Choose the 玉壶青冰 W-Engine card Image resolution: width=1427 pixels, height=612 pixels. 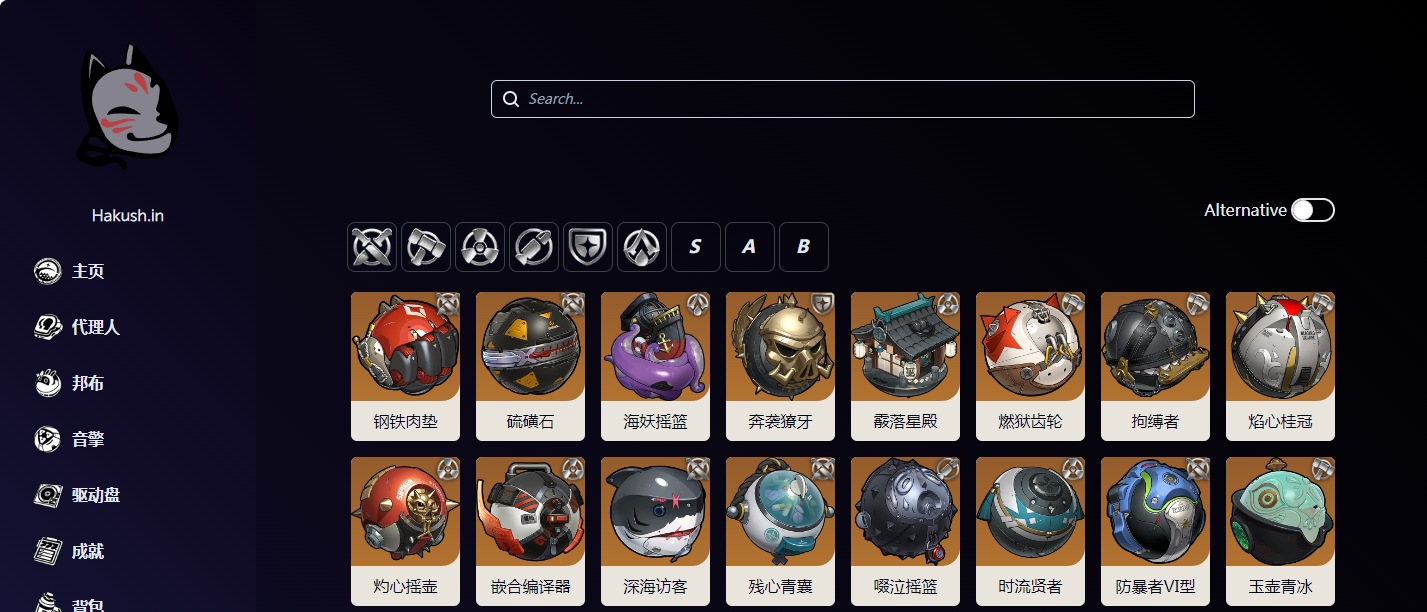1280,531
